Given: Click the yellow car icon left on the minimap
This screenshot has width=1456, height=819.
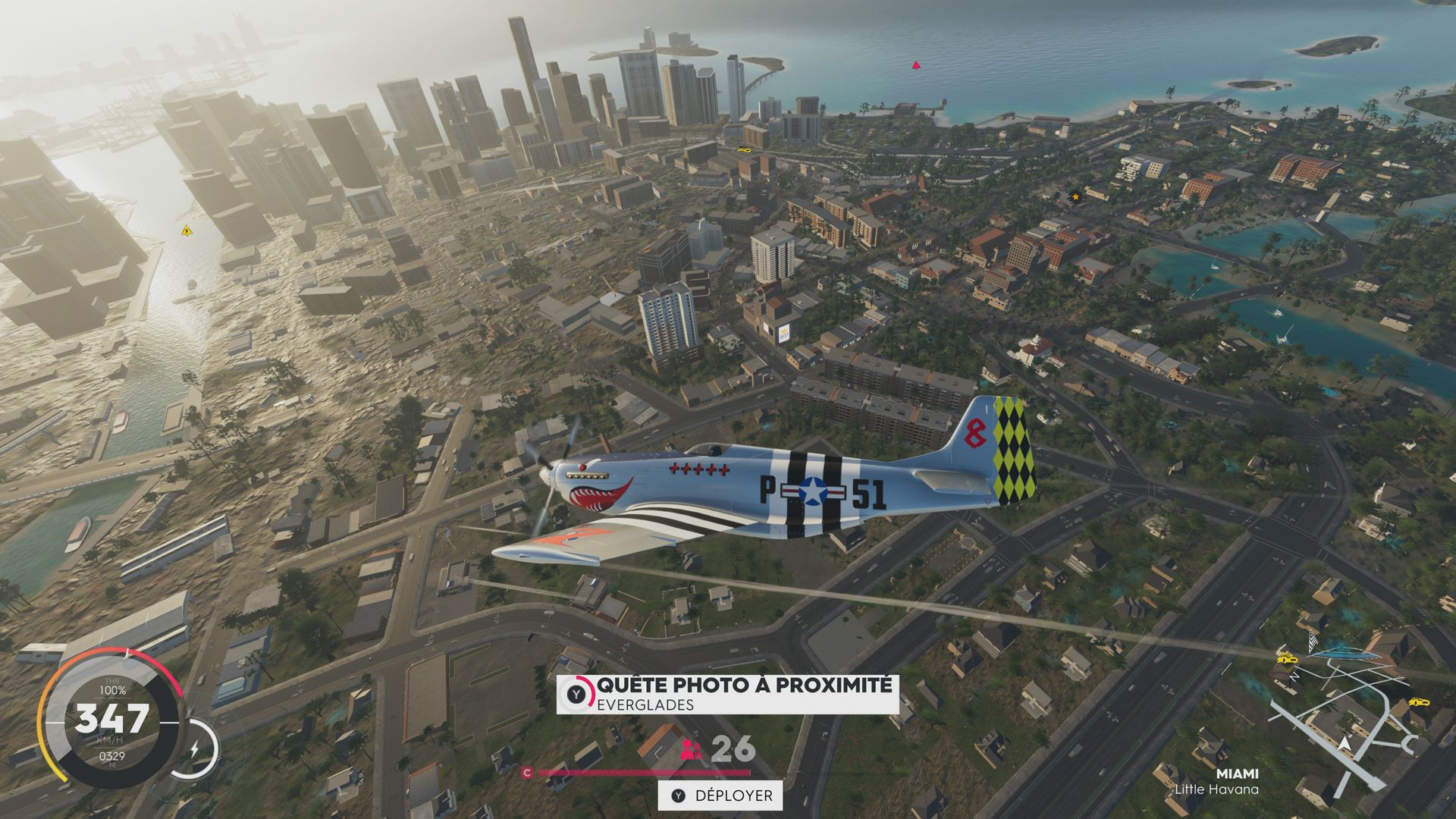Looking at the screenshot, I should click(1287, 659).
